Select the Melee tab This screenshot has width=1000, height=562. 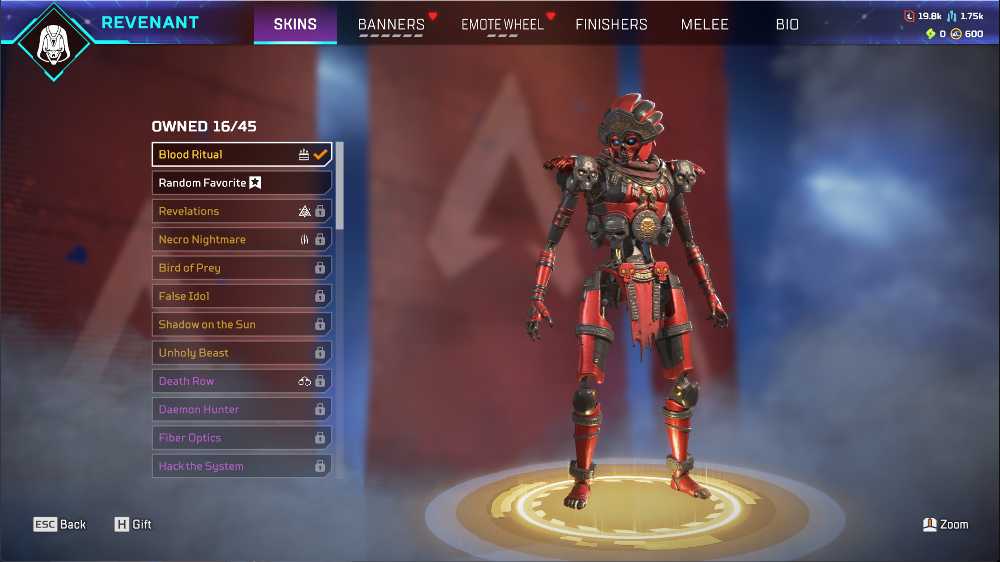tap(704, 24)
